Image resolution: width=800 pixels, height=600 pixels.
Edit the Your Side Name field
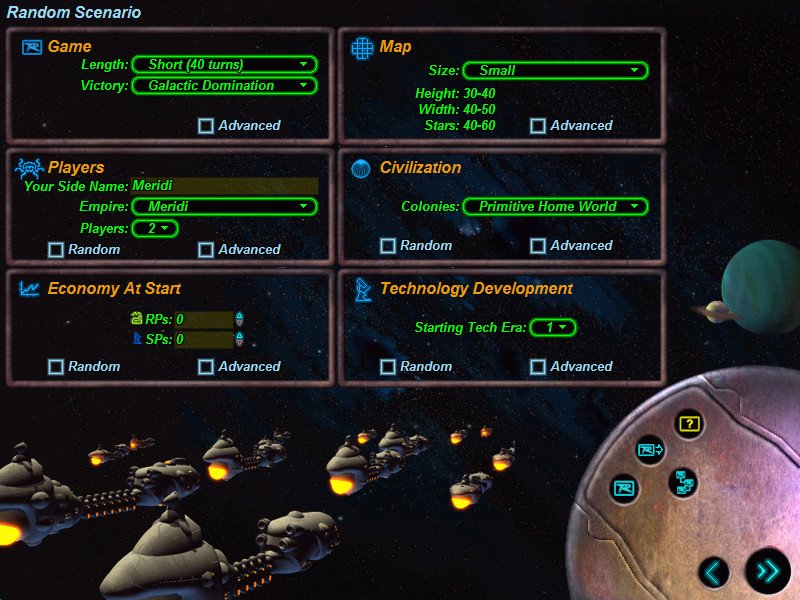[225, 186]
